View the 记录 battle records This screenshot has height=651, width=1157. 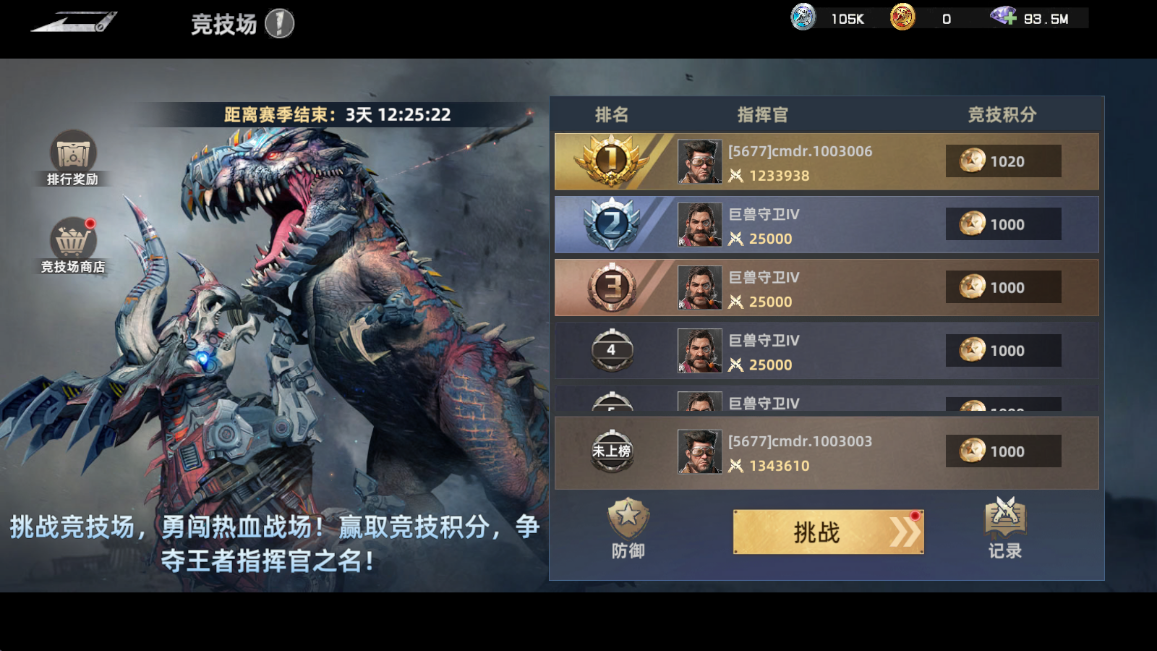tap(1005, 529)
